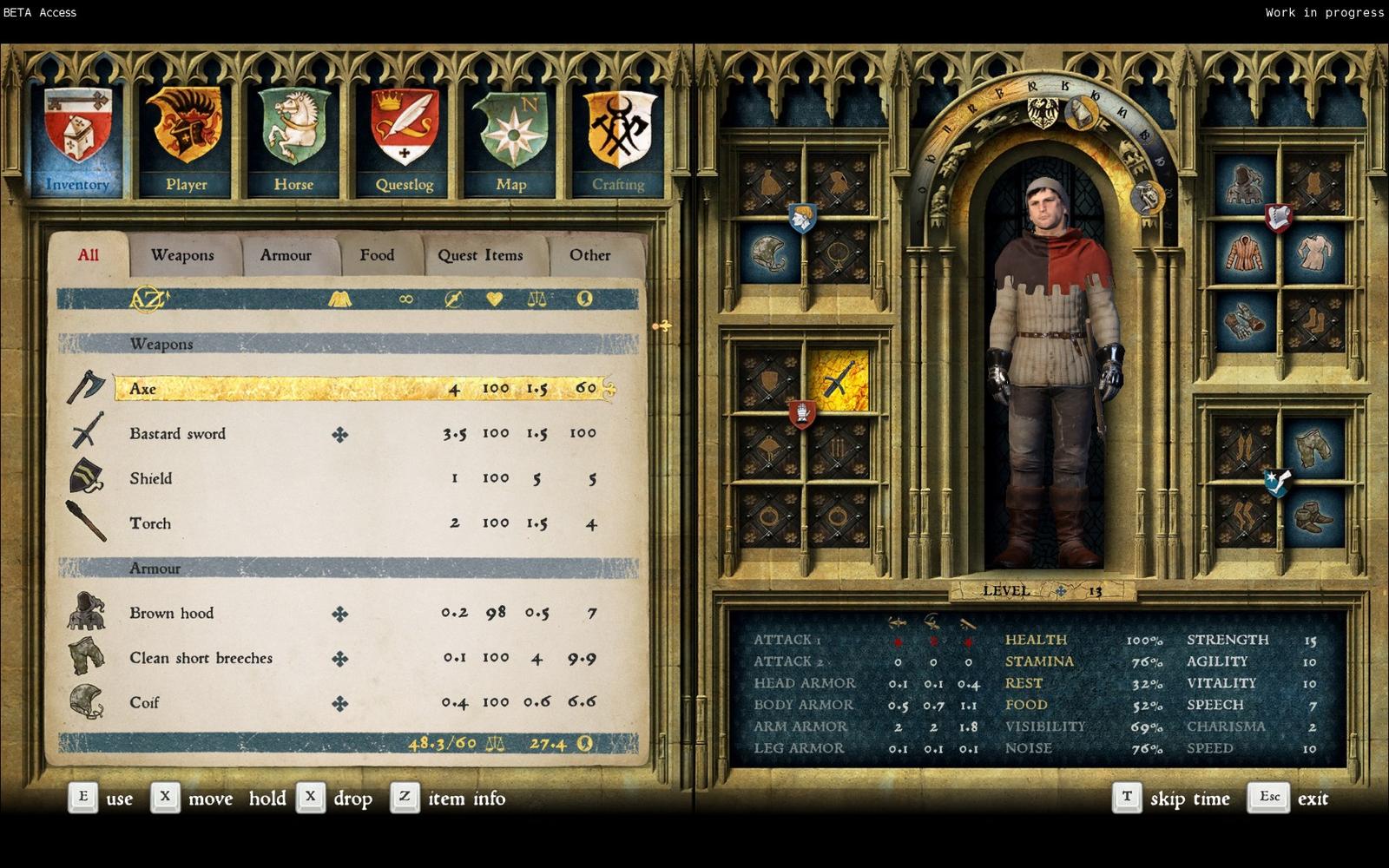Sort items using the heart icon
1389x868 pixels.
[x=493, y=299]
